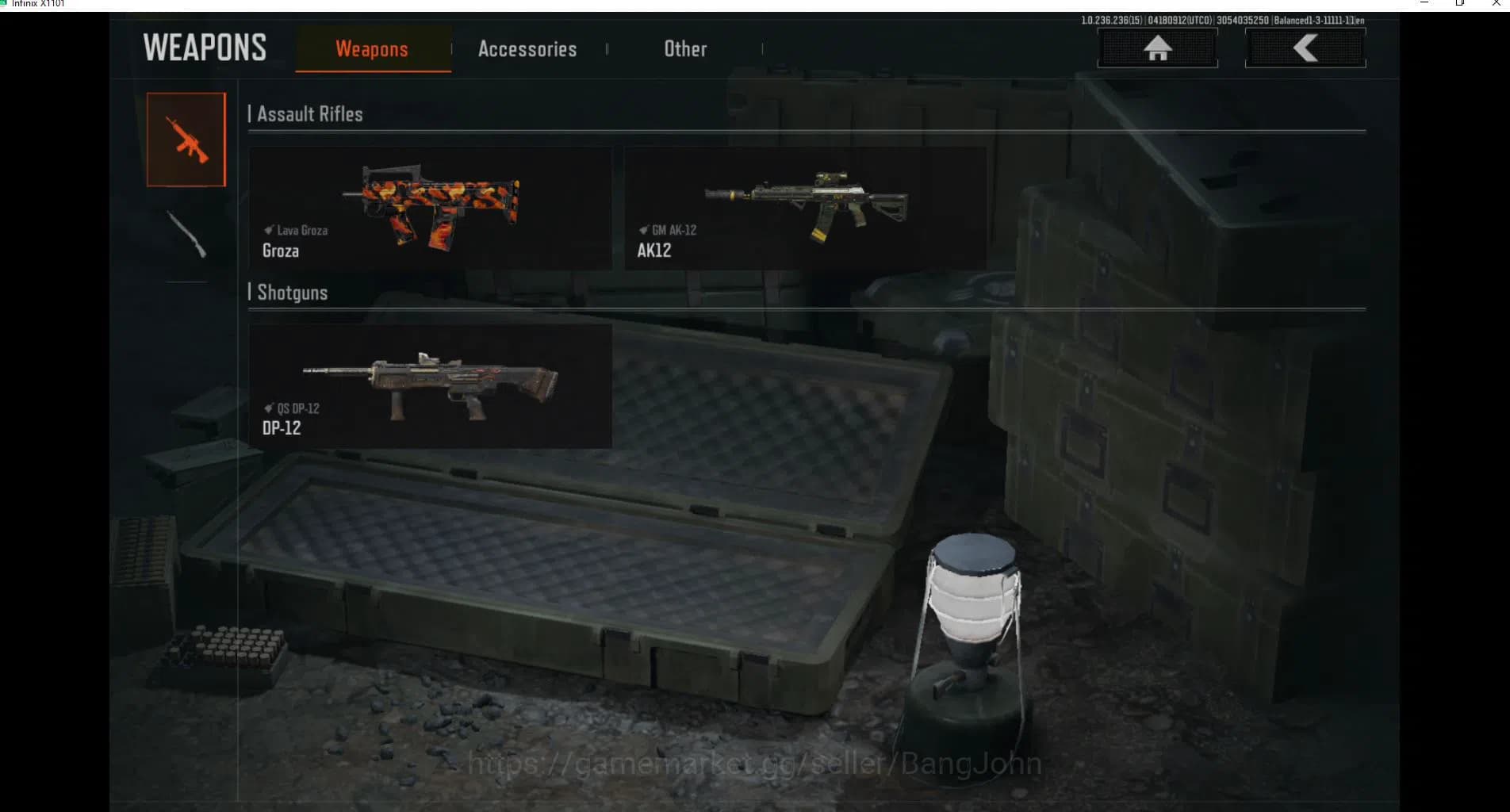The height and width of the screenshot is (812, 1510).
Task: Select the Lava Groza weapon card
Action: point(430,208)
